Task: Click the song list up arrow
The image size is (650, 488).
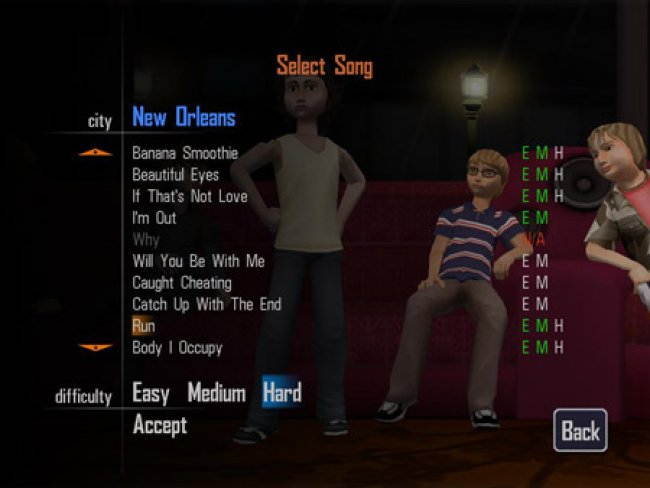Action: click(96, 153)
